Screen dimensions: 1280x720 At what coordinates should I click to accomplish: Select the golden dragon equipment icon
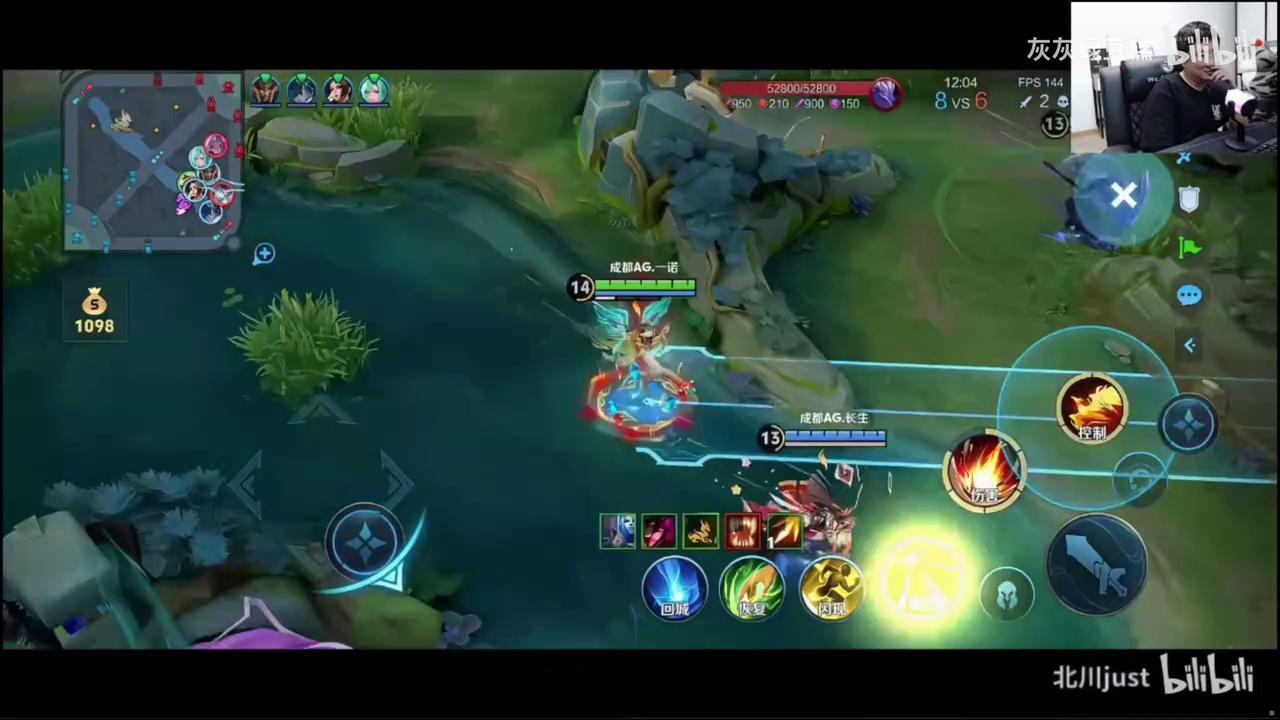(701, 531)
